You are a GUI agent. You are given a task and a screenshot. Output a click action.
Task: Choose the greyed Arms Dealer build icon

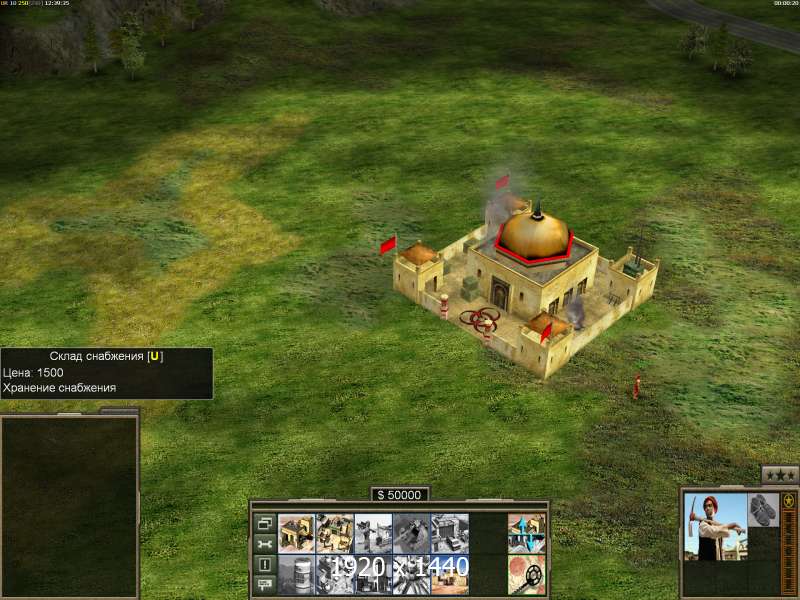(449, 532)
